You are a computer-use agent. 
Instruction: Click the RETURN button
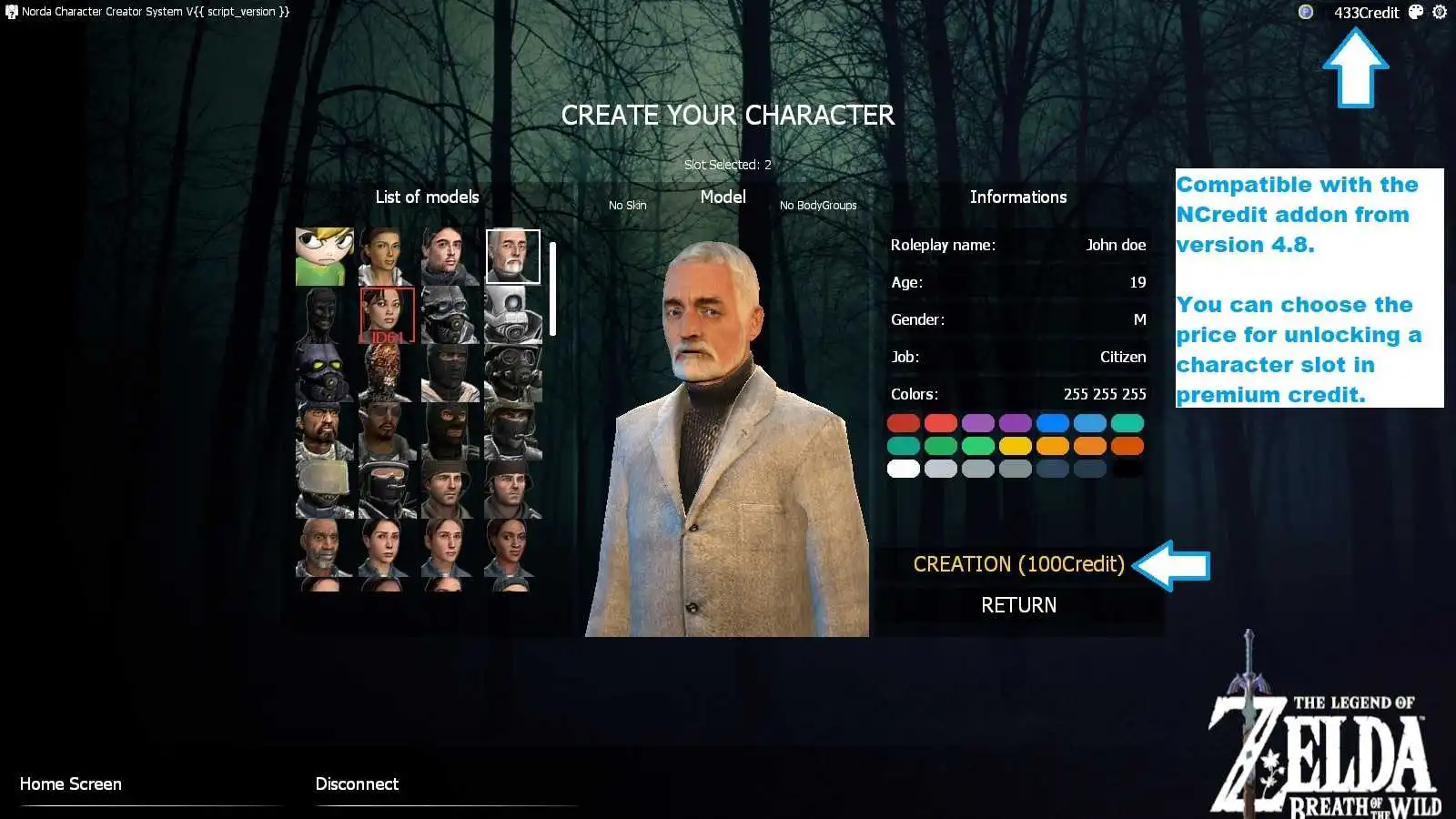point(1018,605)
